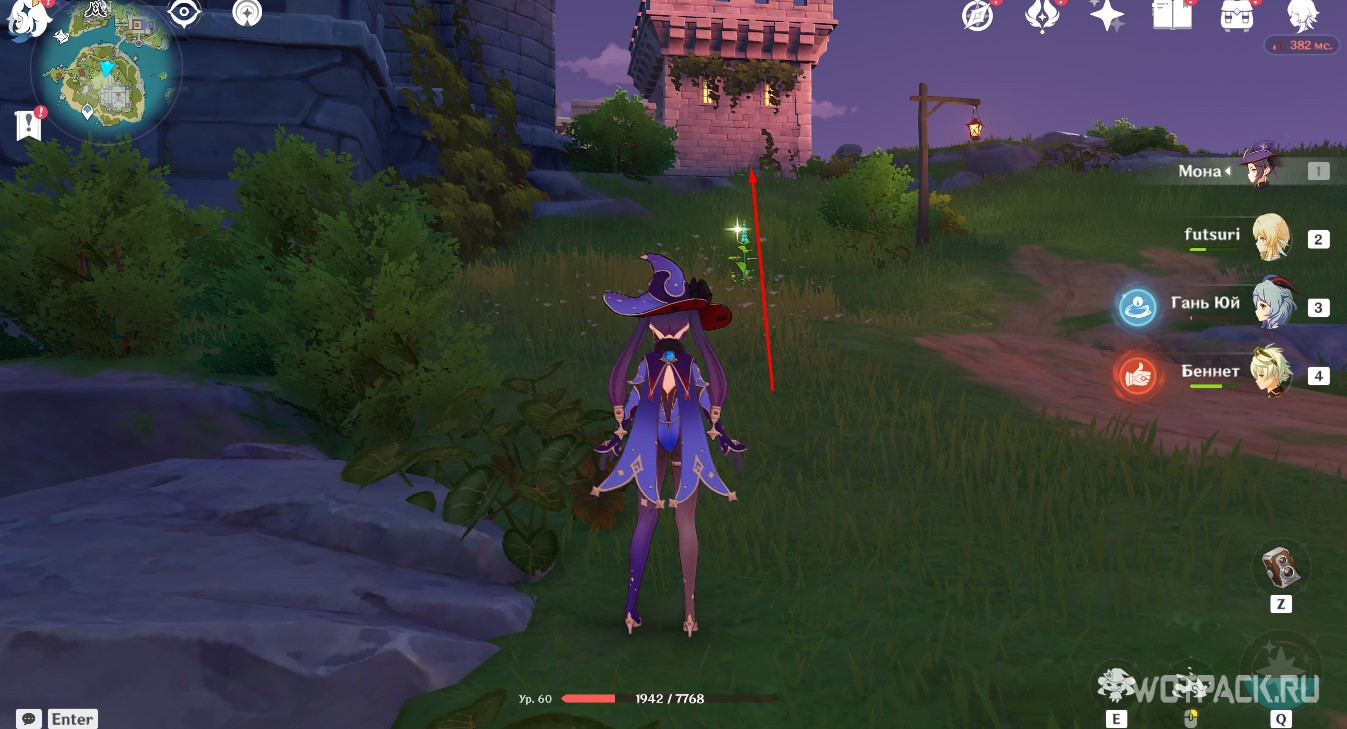Activate the eye-shaped Elemental Sight icon
The width and height of the screenshot is (1347, 729).
(183, 13)
